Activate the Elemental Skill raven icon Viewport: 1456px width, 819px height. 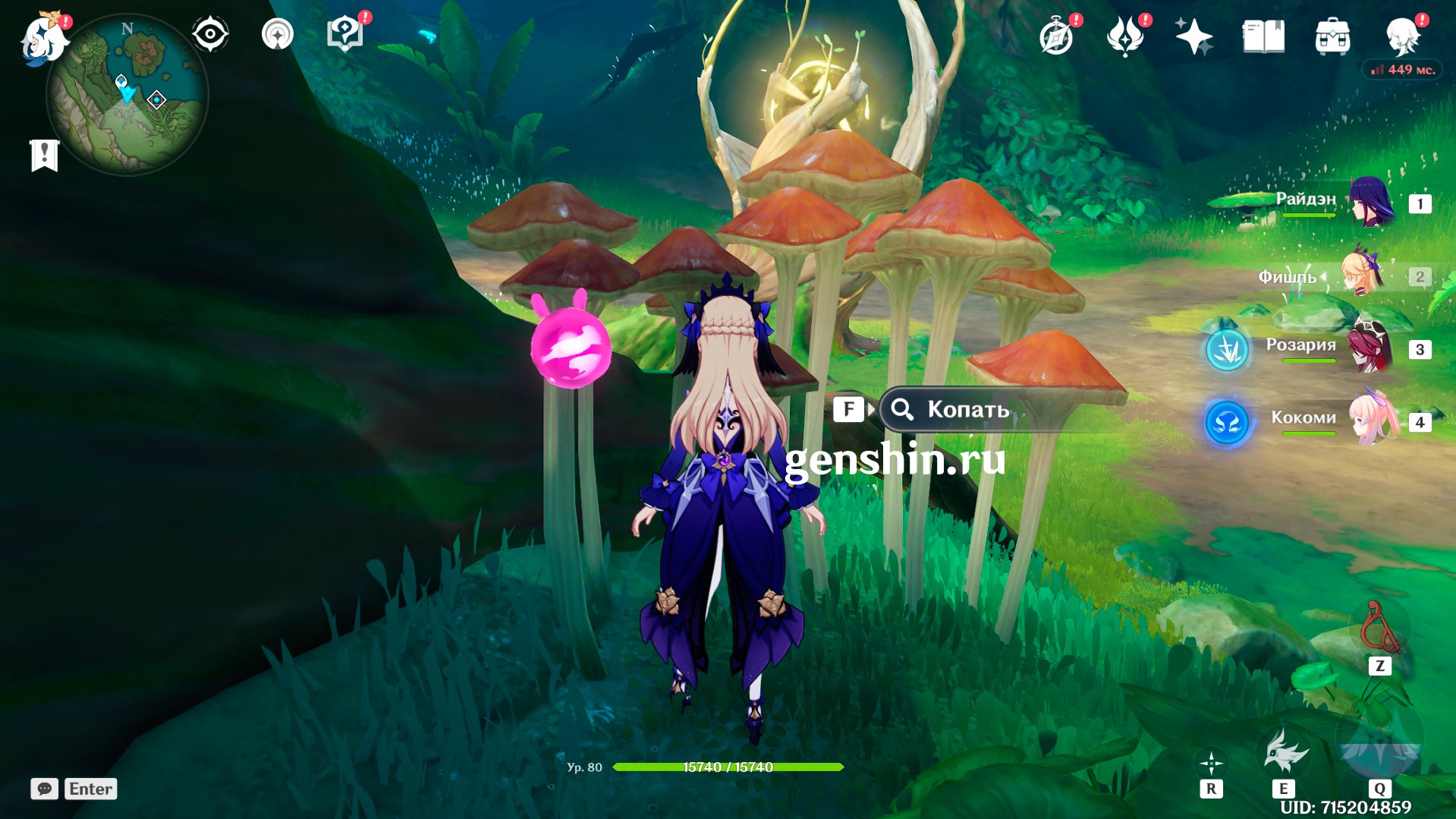click(x=1284, y=753)
